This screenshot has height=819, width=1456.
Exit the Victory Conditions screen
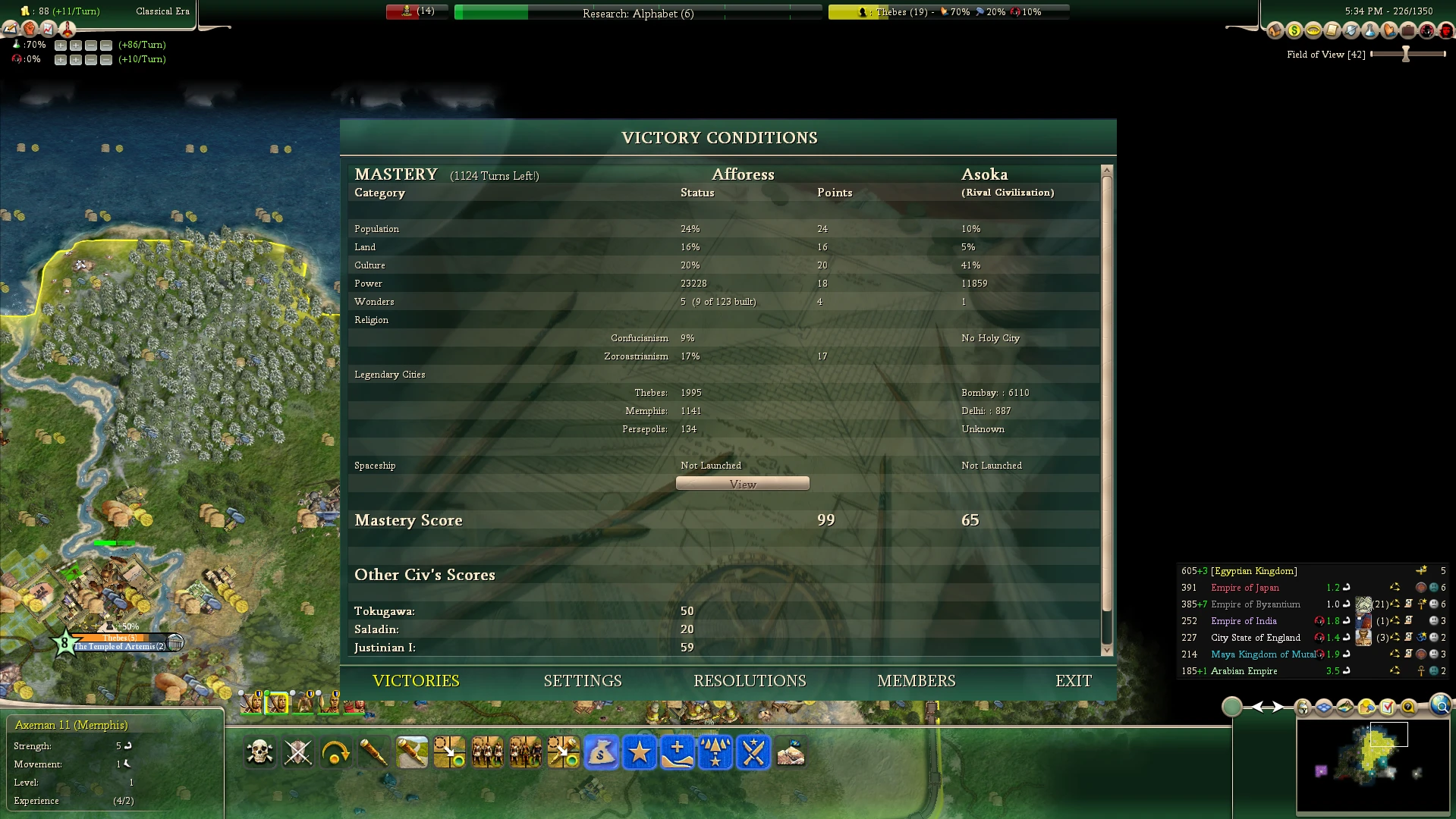pos(1074,681)
